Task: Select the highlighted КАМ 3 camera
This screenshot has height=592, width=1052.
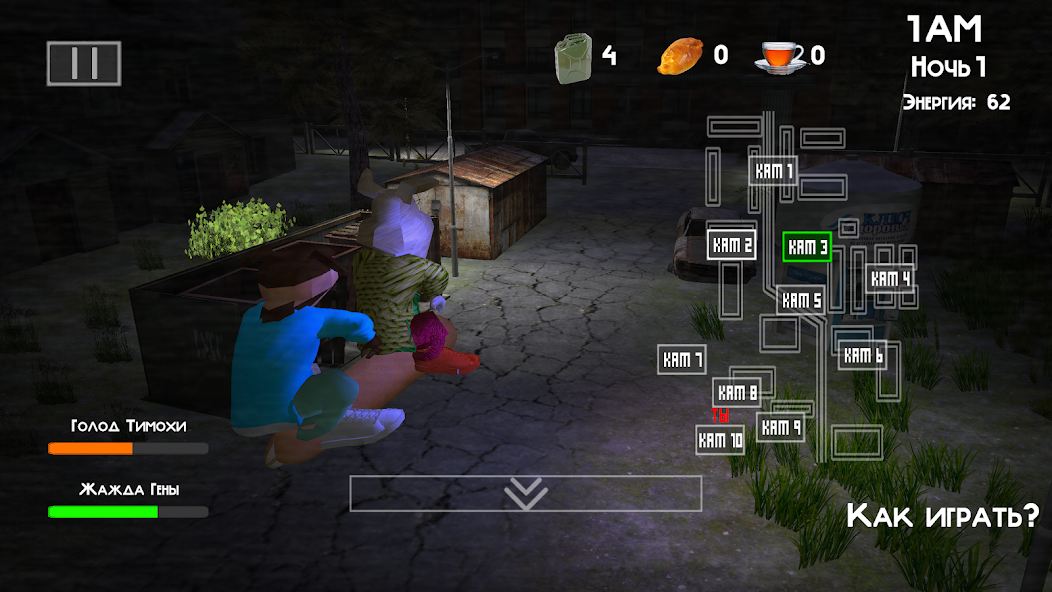Action: [x=807, y=247]
